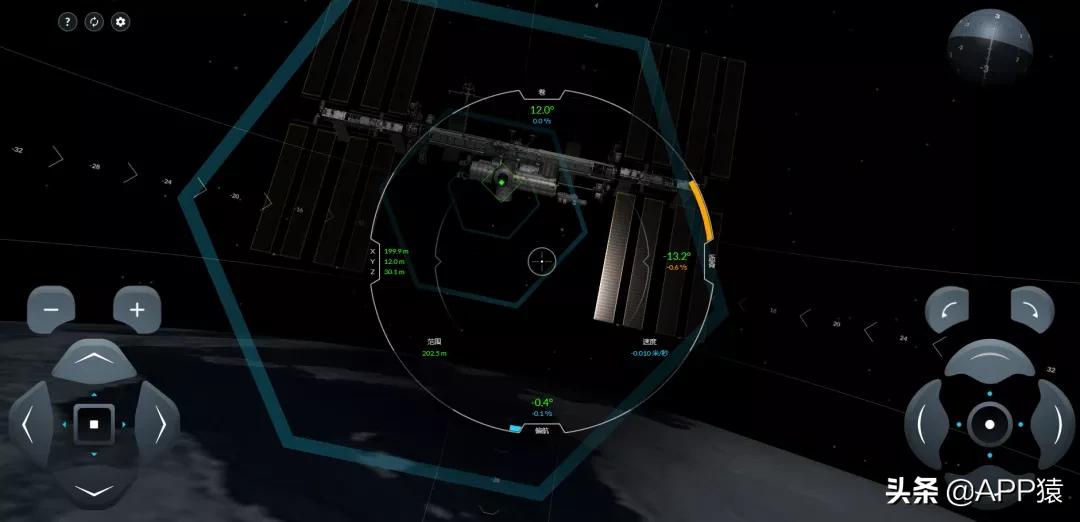Screen dimensions: 1080x522
Task: Open the question mark help button
Action: (x=67, y=21)
